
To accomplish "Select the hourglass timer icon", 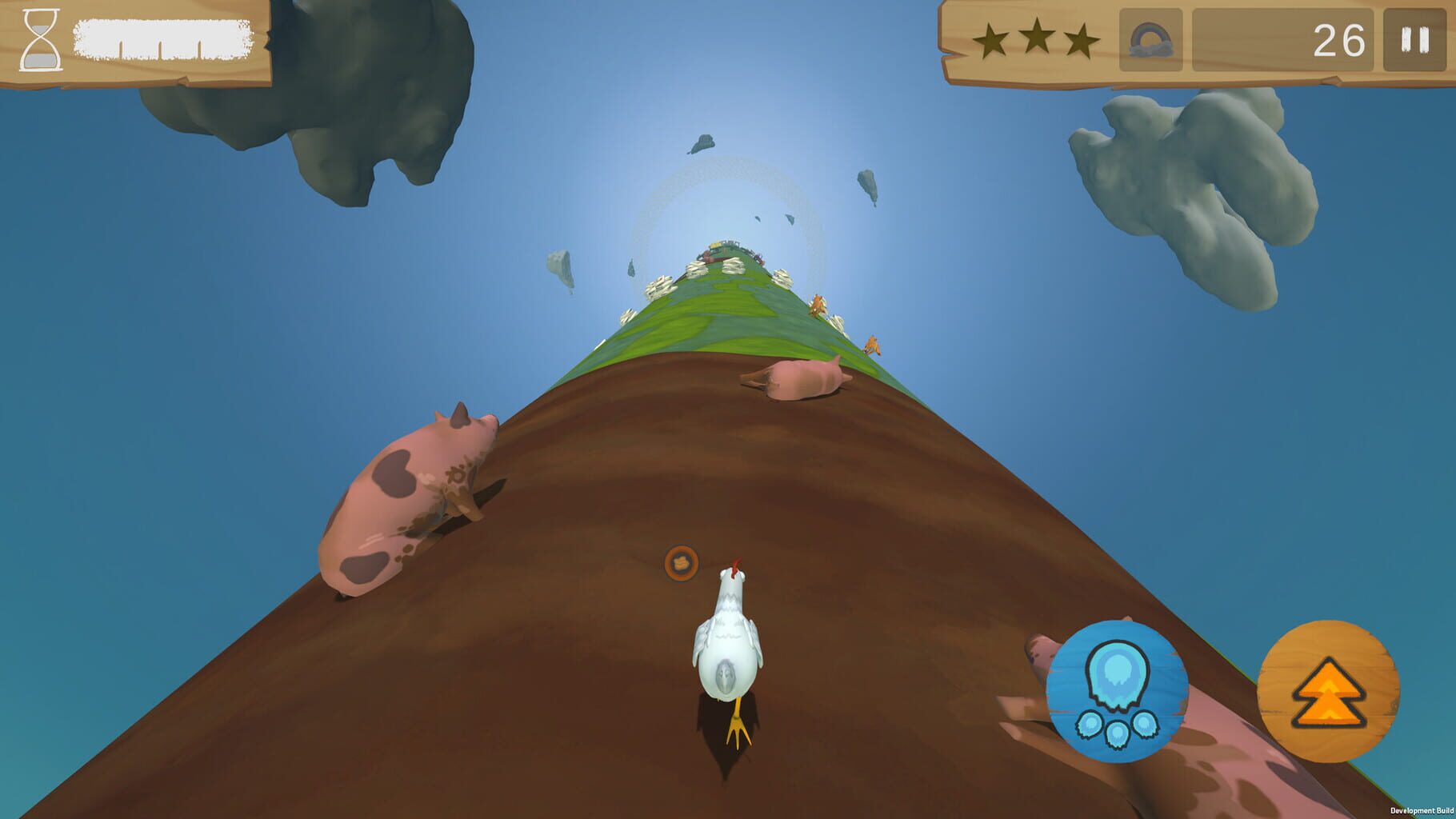I will click(x=42, y=39).
